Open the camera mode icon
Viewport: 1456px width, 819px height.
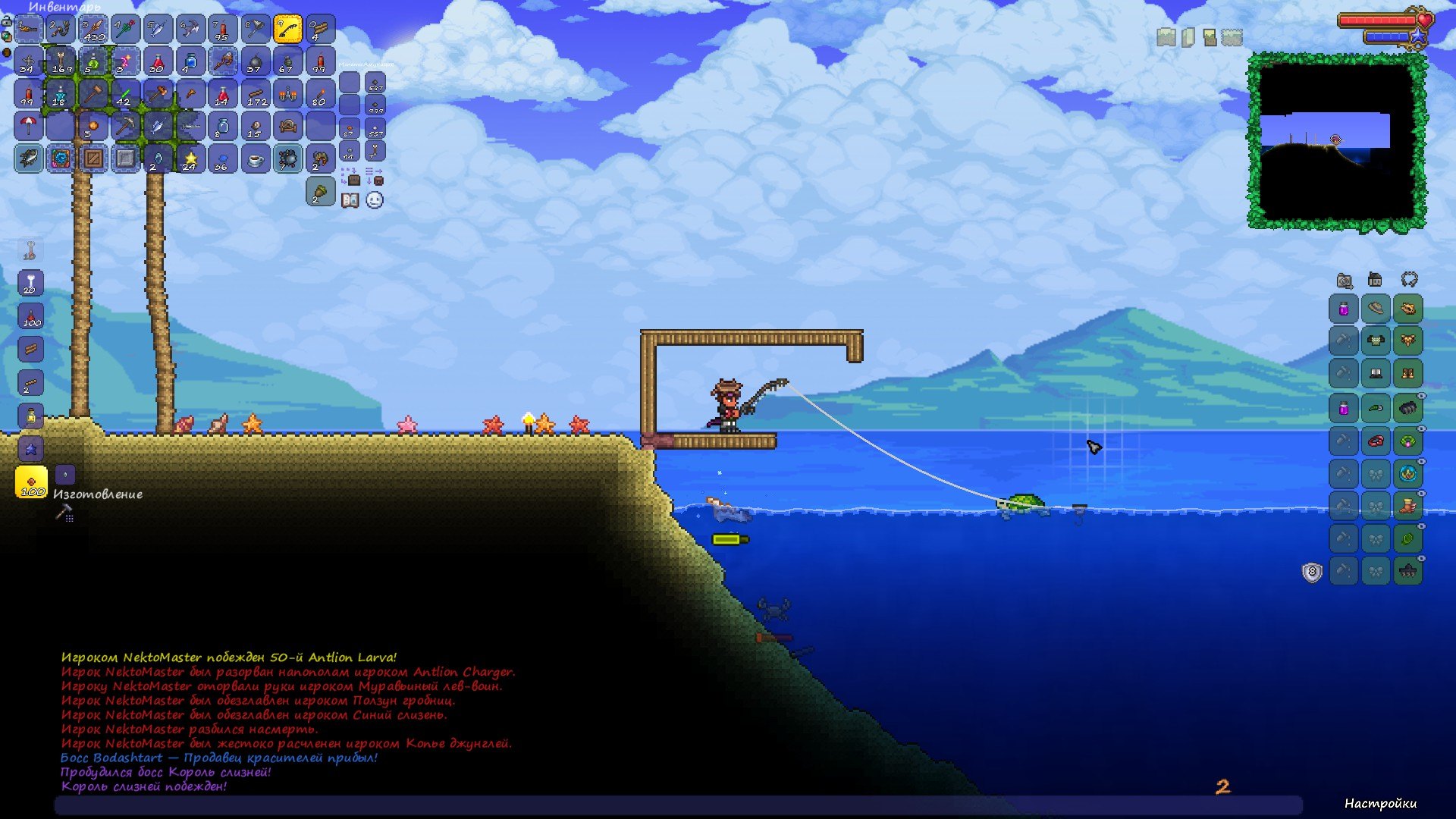pyautogui.click(x=1345, y=281)
